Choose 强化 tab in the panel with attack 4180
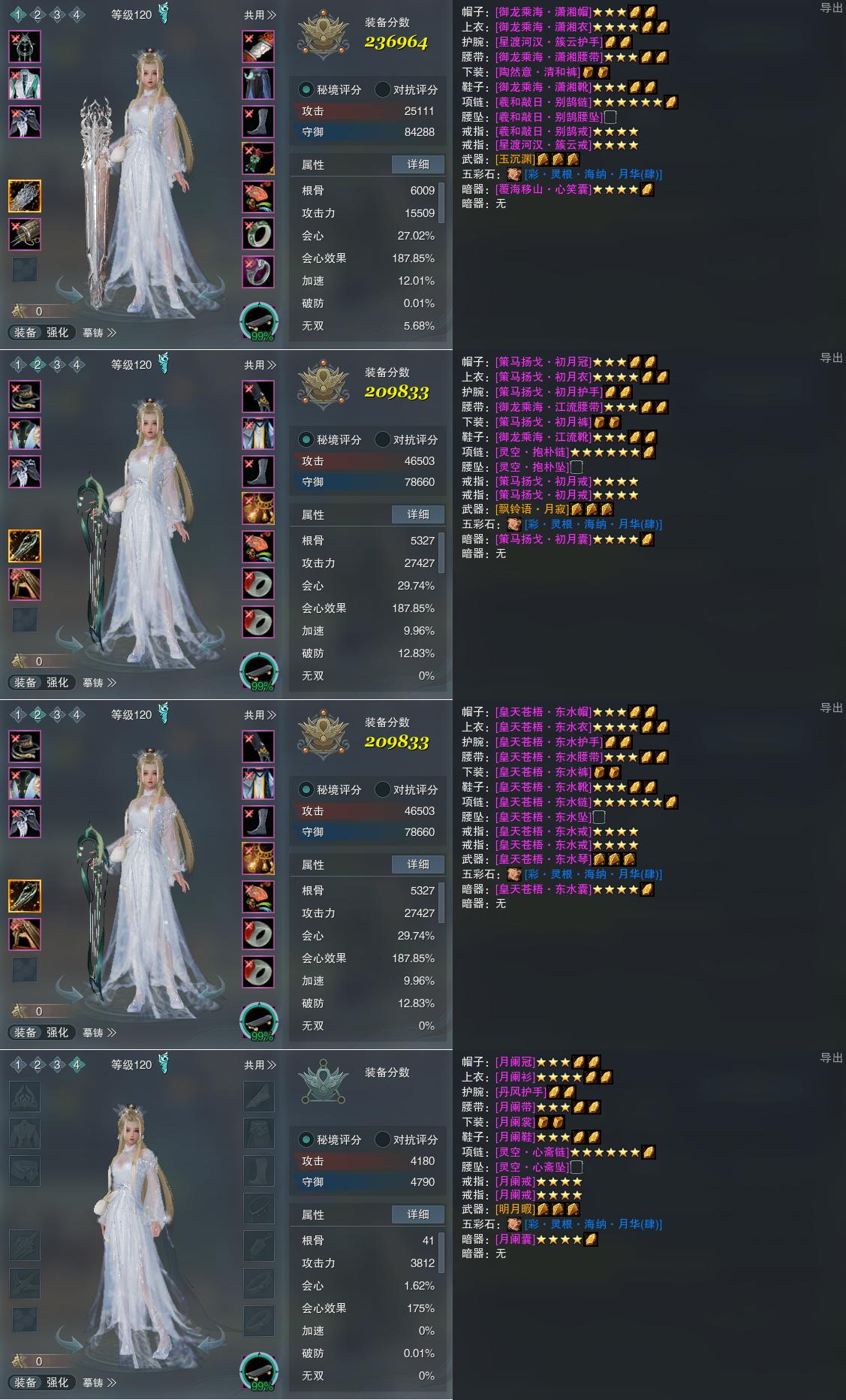 coord(58,1383)
